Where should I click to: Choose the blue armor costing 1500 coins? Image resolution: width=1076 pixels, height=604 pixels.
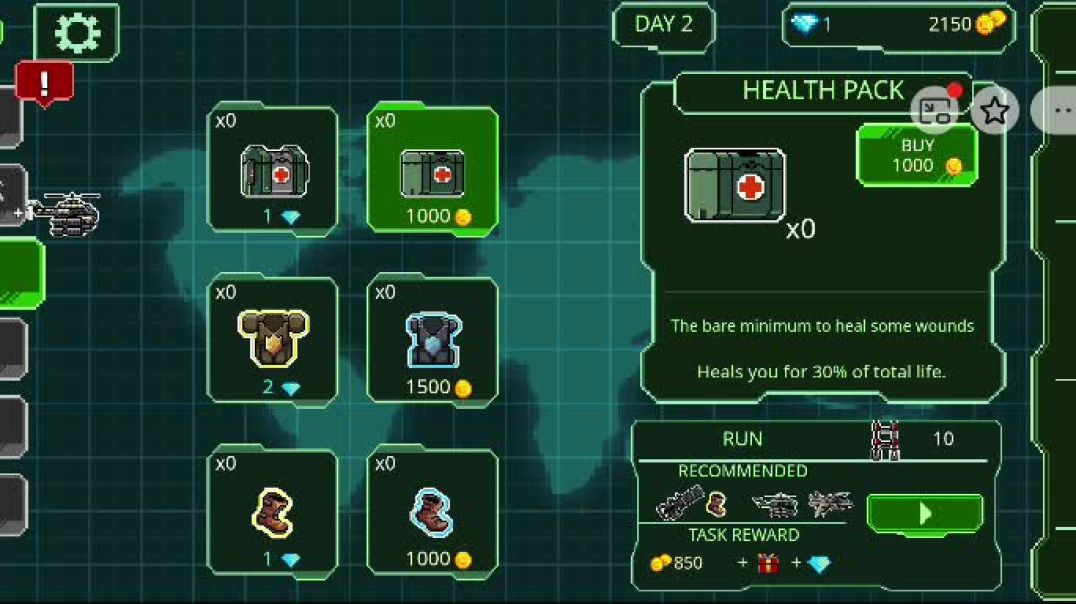click(432, 342)
